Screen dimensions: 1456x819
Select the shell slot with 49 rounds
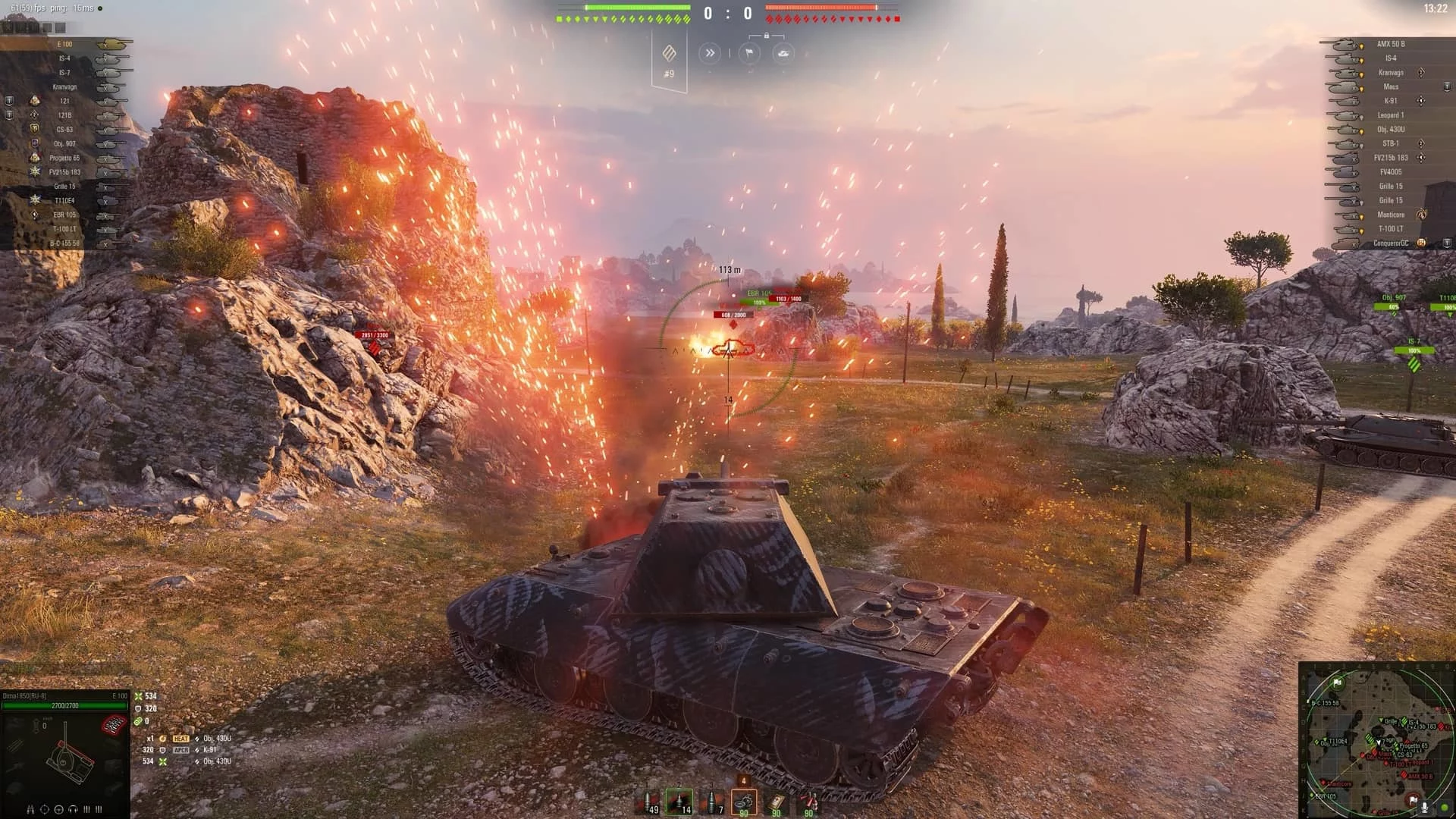coord(649,802)
